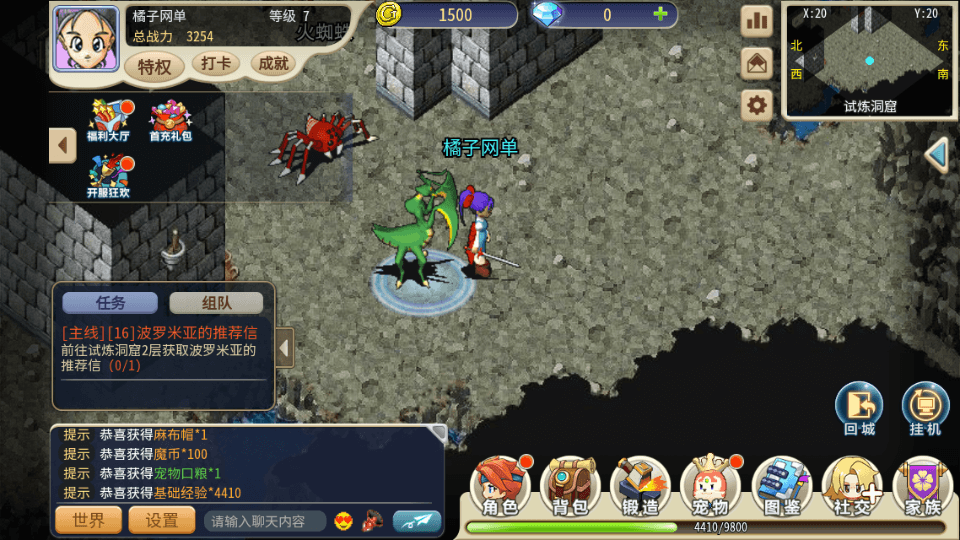Open the chat 设置 button

162,520
